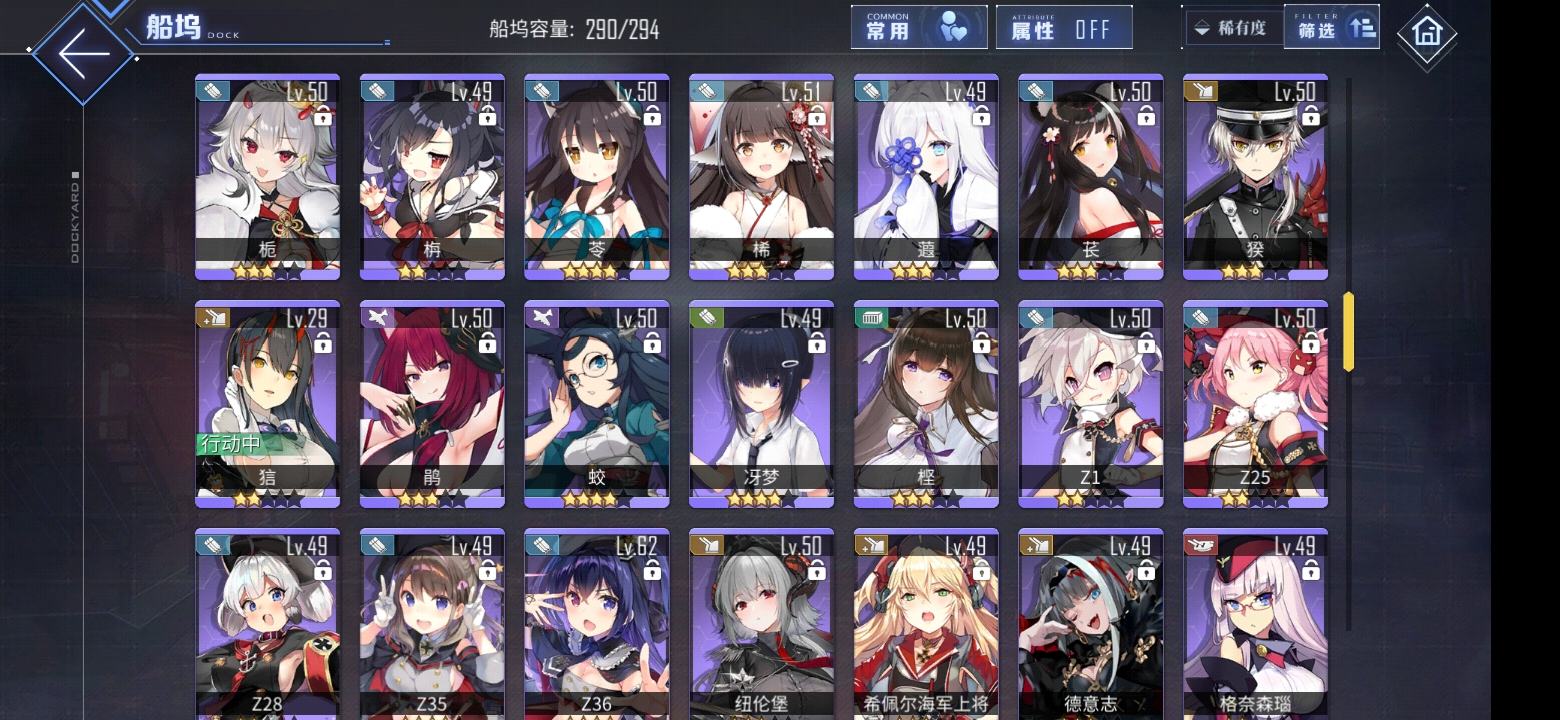Image resolution: width=1560 pixels, height=720 pixels.
Task: Select the Lv.51 fox-eared ship card
Action: pos(761,177)
